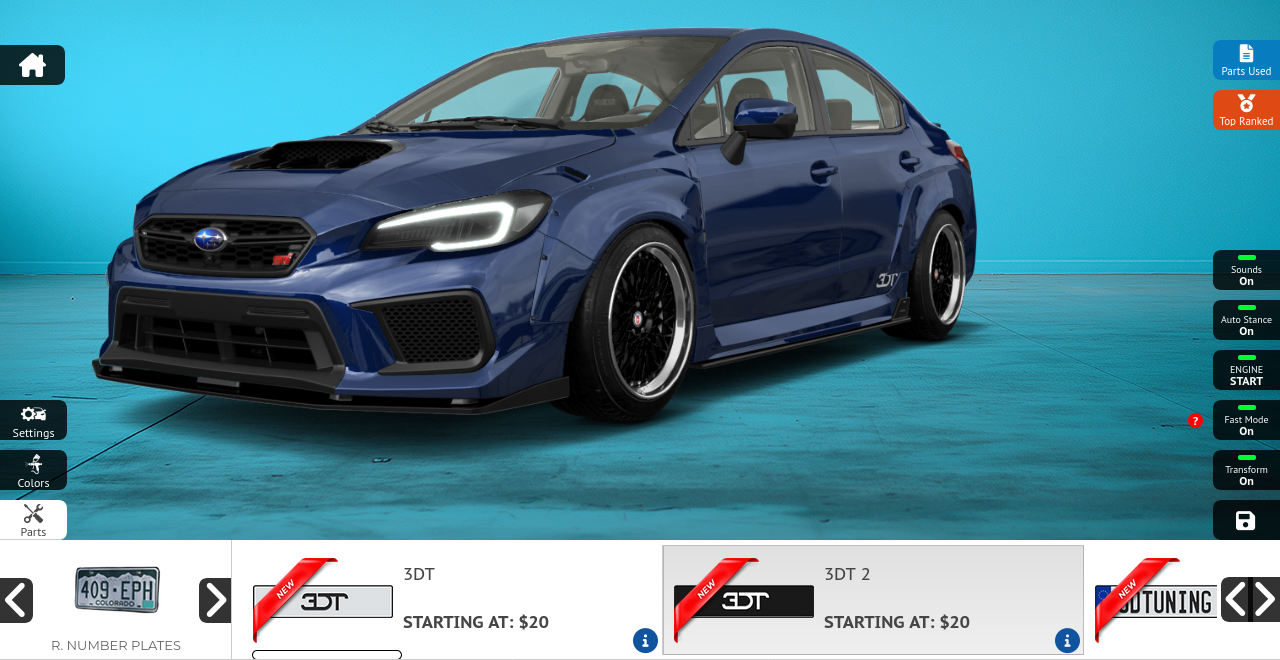Open the Parts Used list

(x=1246, y=60)
